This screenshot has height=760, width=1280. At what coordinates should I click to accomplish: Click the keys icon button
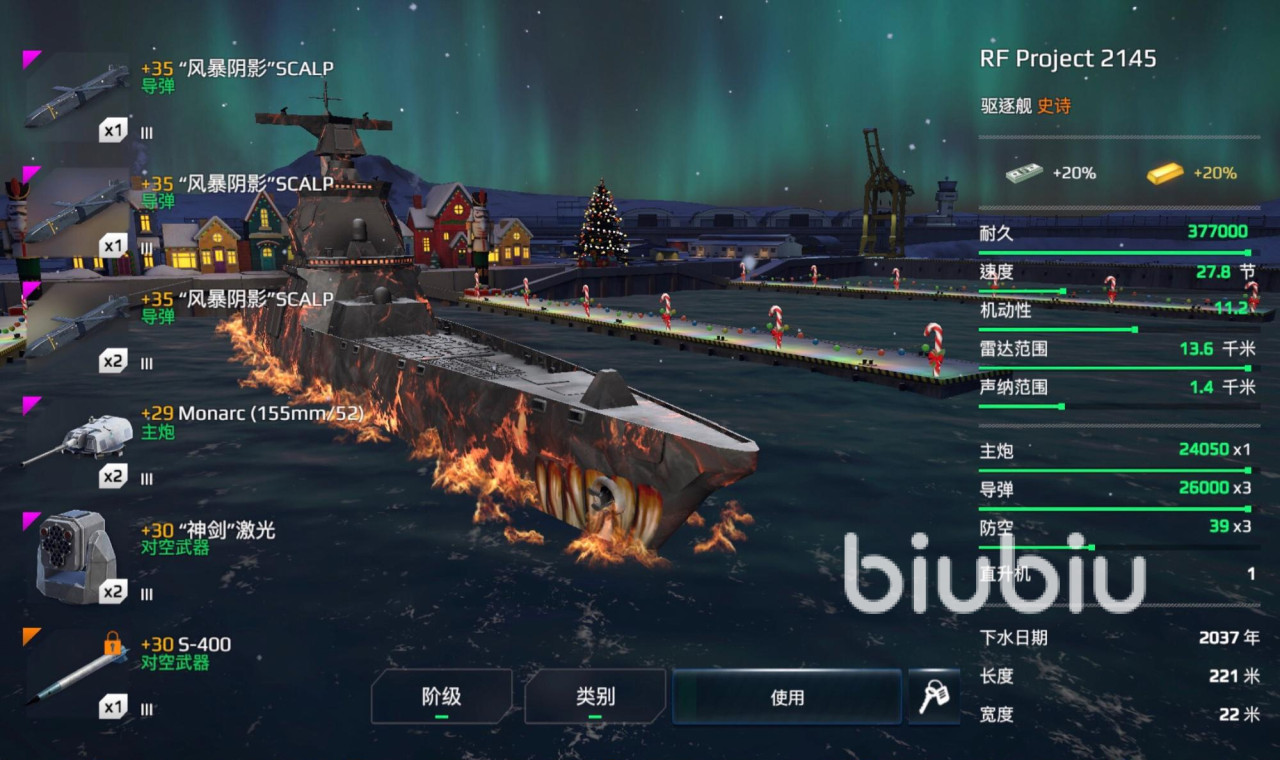click(932, 697)
